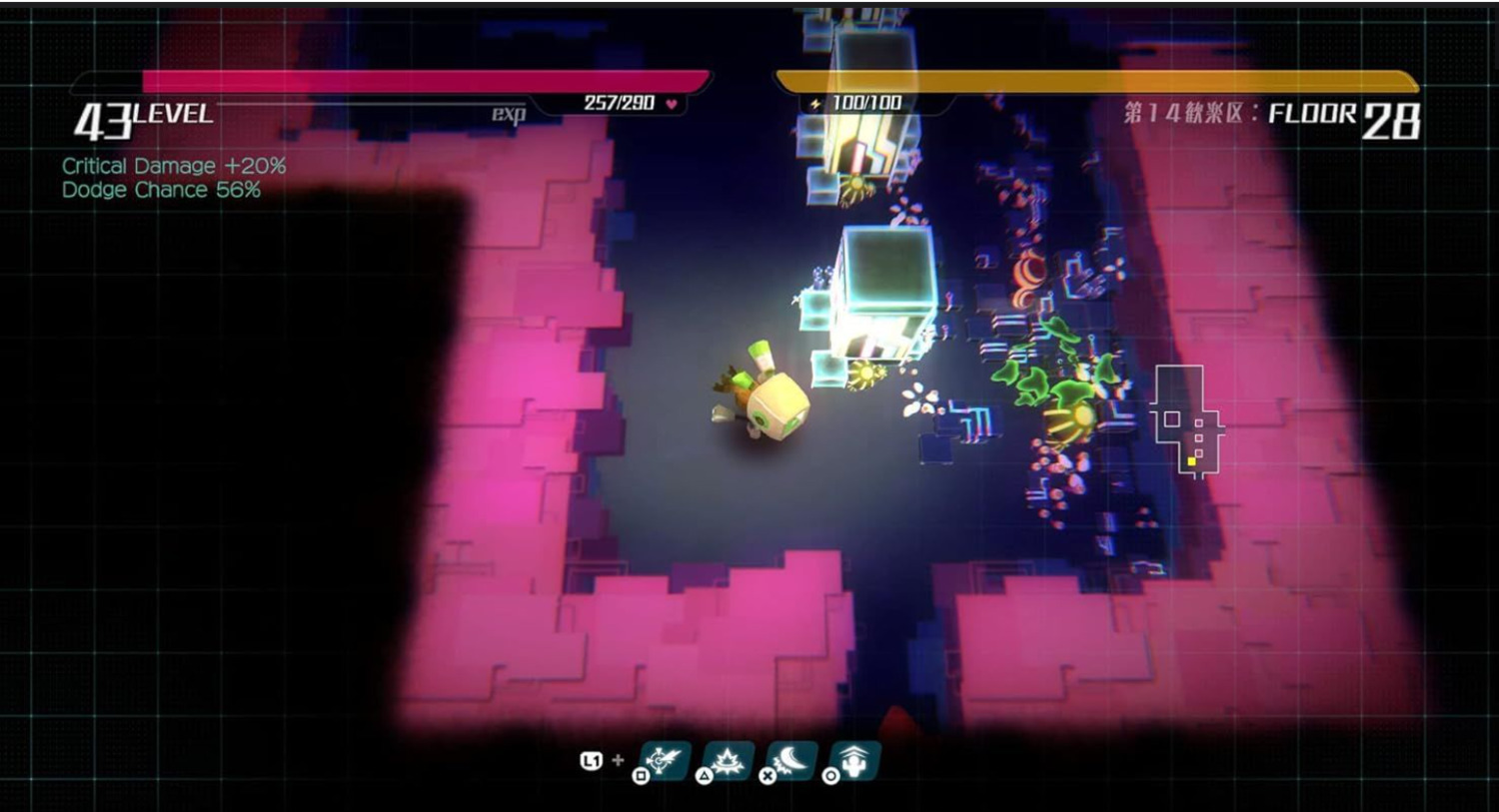Open the dungeon floor minimap
The width and height of the screenshot is (1499, 812).
[x=1186, y=419]
